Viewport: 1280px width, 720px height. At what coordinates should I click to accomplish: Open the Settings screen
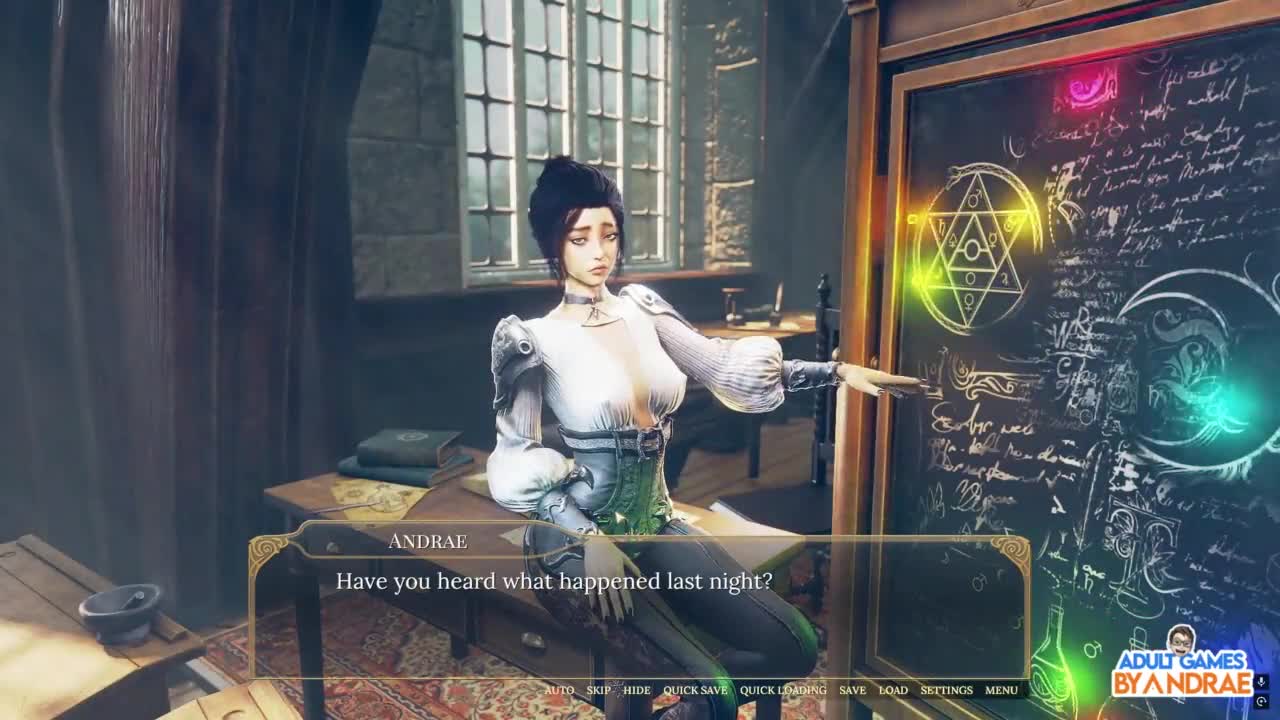(946, 690)
